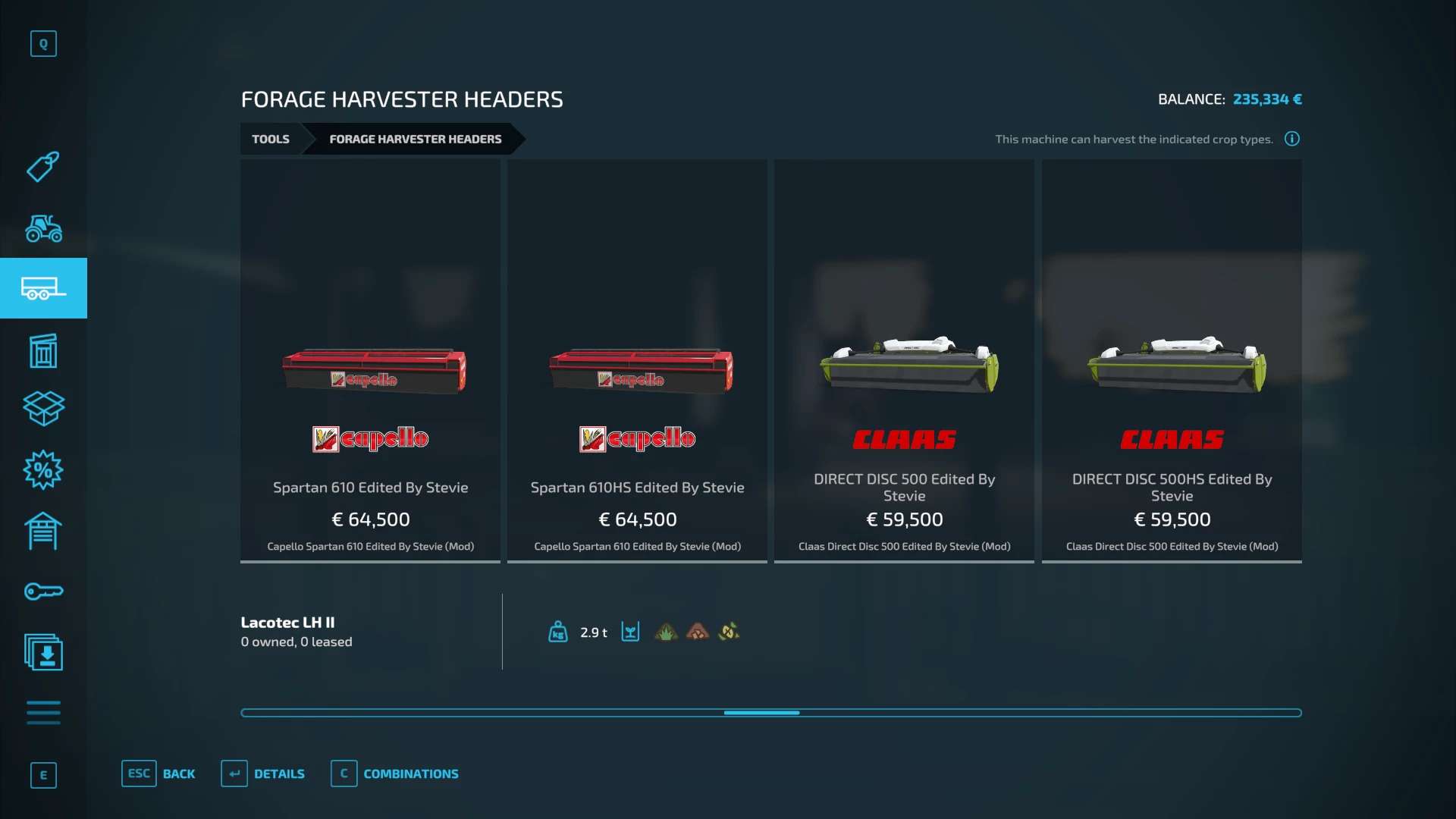Show the percent sales category
The height and width of the screenshot is (819, 1456).
point(43,470)
